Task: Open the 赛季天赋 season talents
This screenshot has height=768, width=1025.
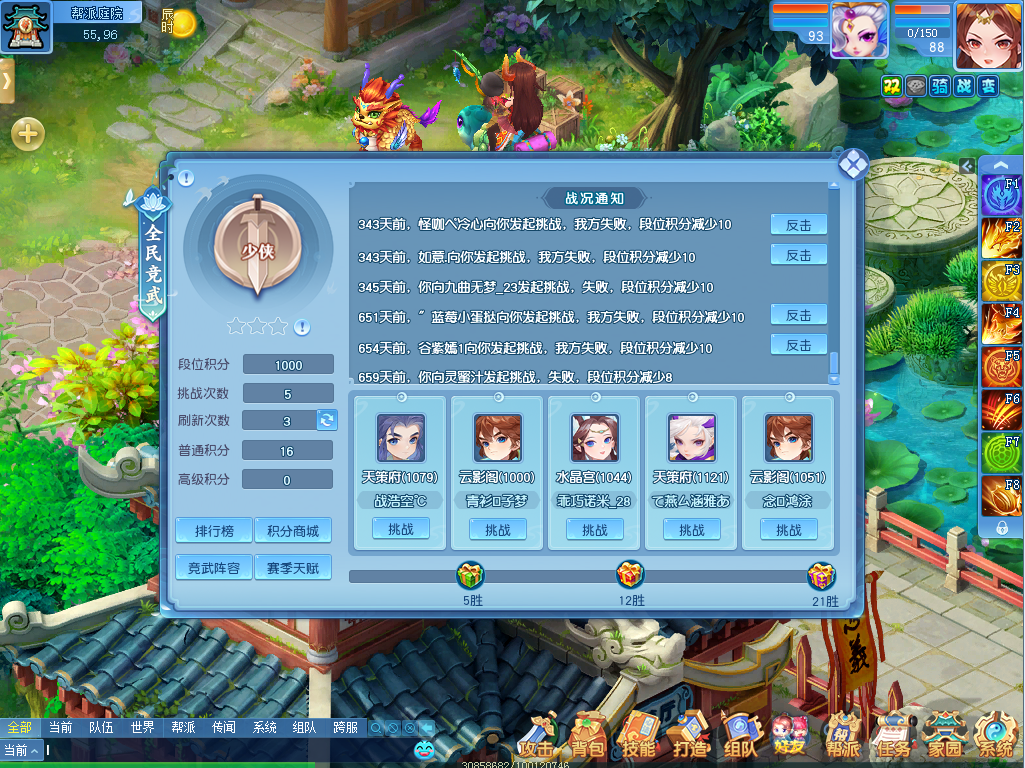Action: coord(292,568)
